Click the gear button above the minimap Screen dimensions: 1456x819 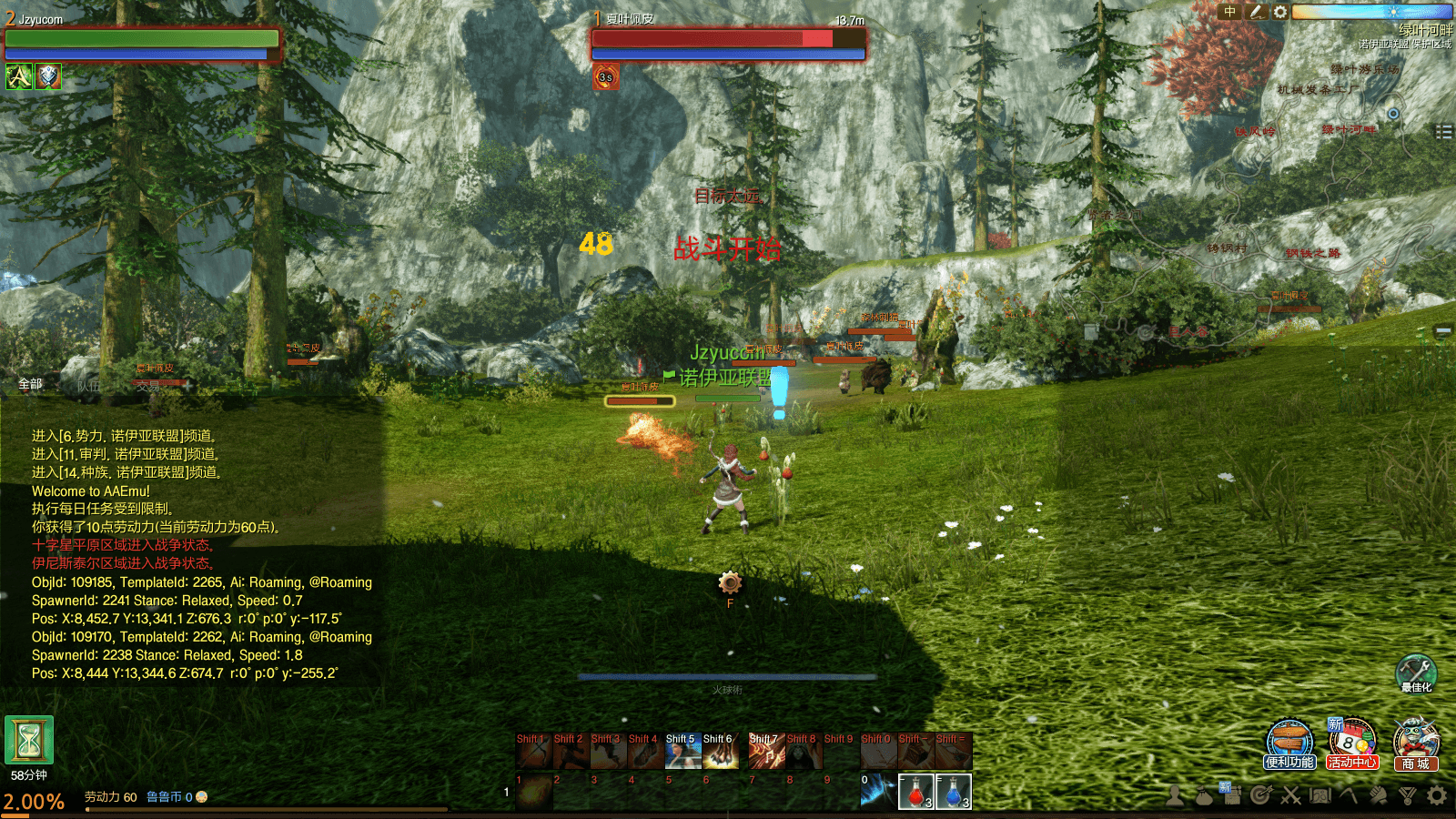(1280, 12)
